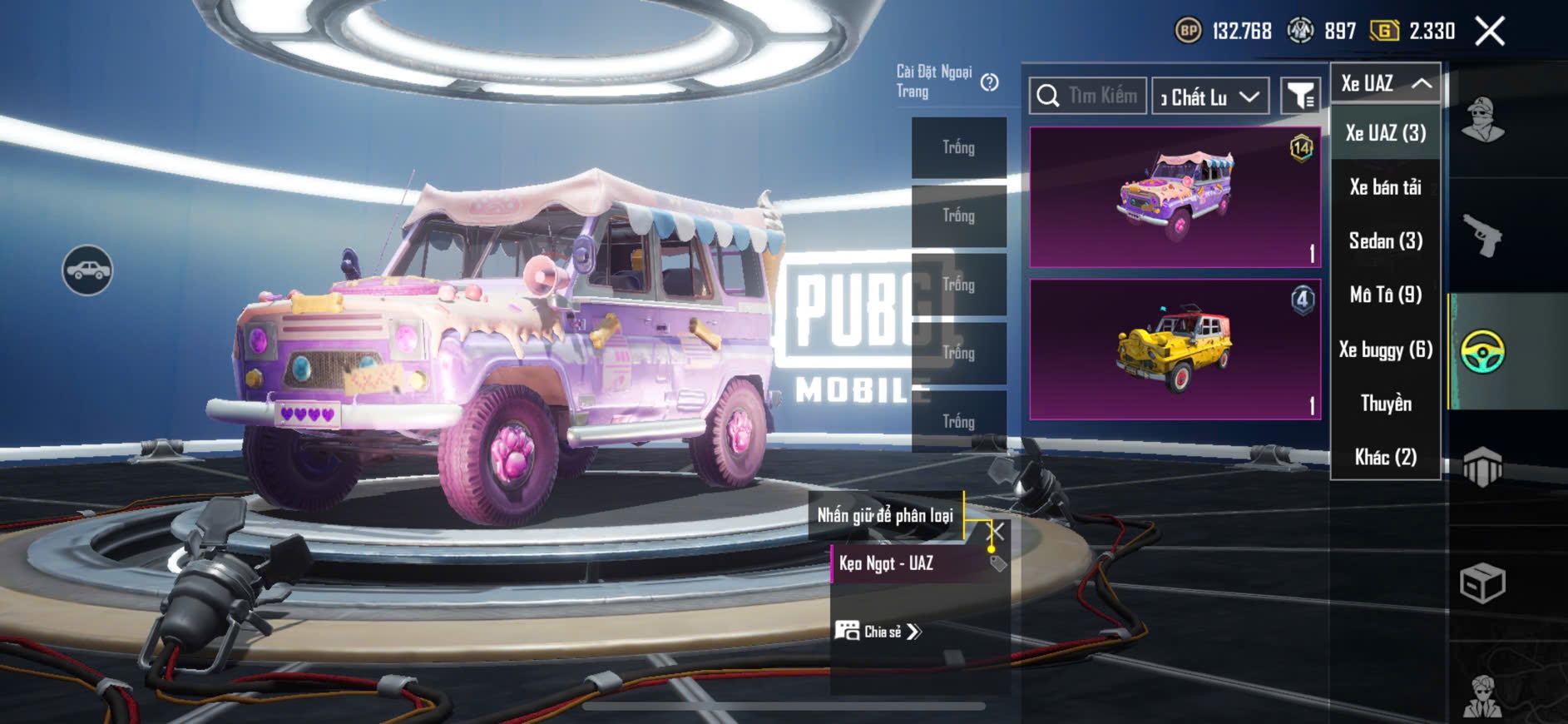Close the vehicle inventory screen
This screenshot has height=724, width=1568.
point(1489,32)
